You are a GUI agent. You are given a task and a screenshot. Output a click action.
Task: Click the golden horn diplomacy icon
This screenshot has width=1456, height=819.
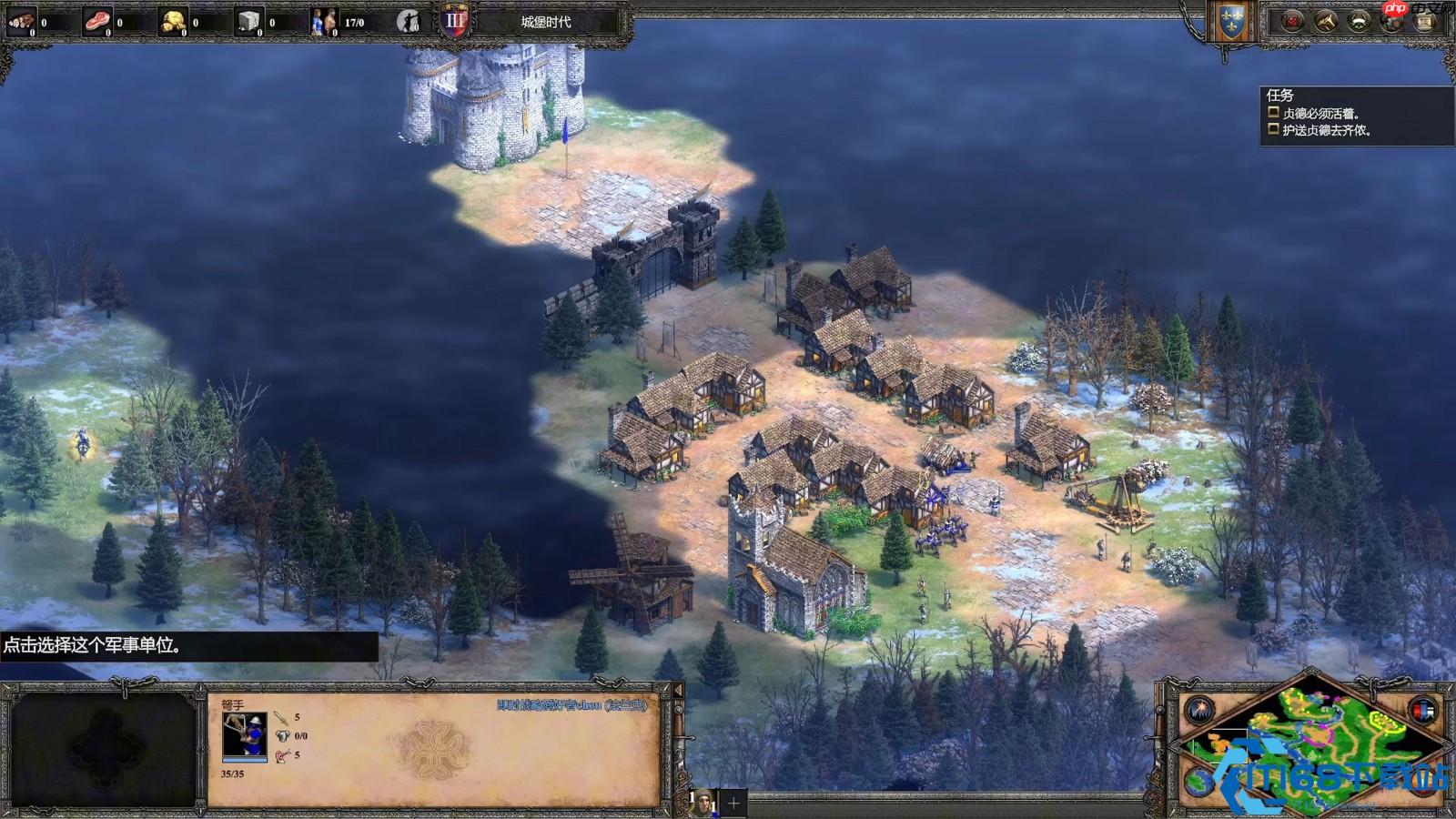click(x=1325, y=22)
